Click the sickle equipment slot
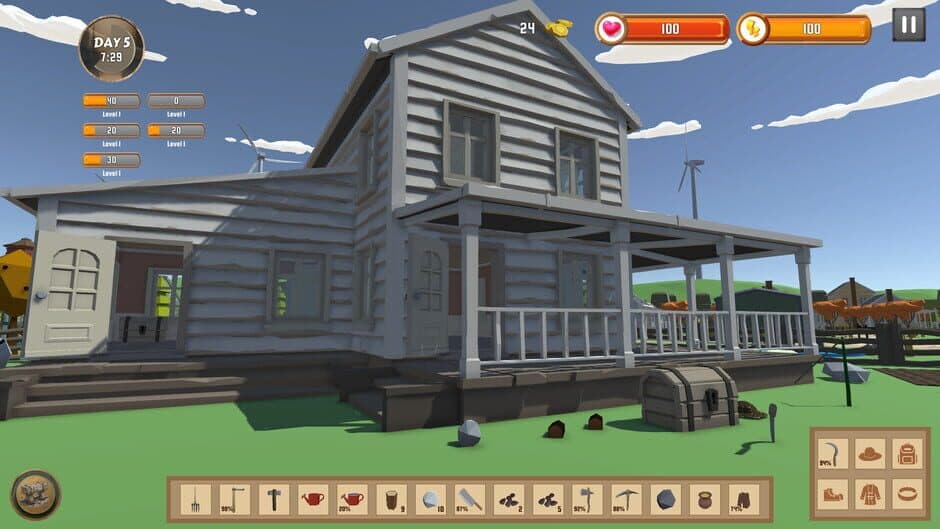 click(x=832, y=454)
